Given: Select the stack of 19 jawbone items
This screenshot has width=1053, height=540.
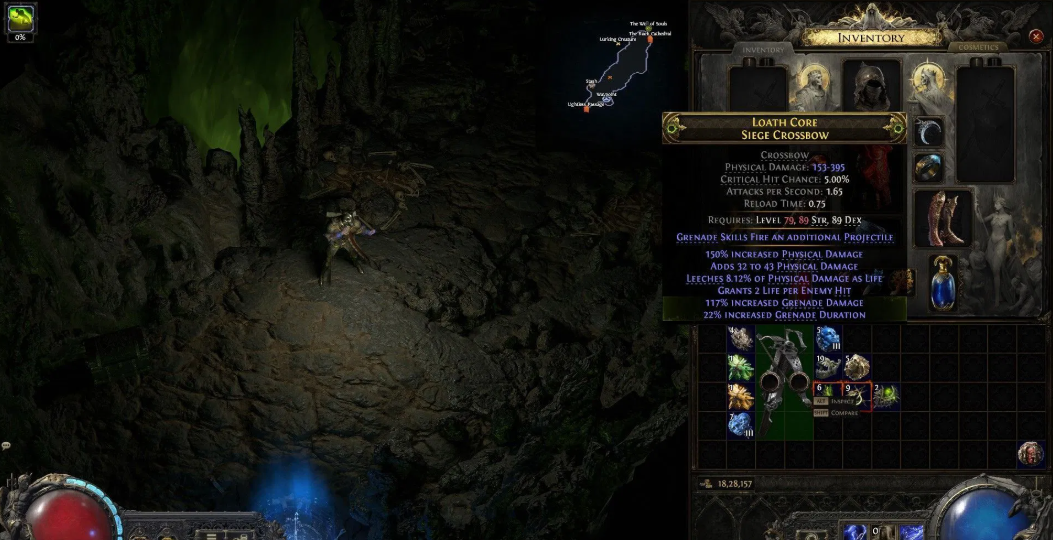Looking at the screenshot, I should coord(827,368).
